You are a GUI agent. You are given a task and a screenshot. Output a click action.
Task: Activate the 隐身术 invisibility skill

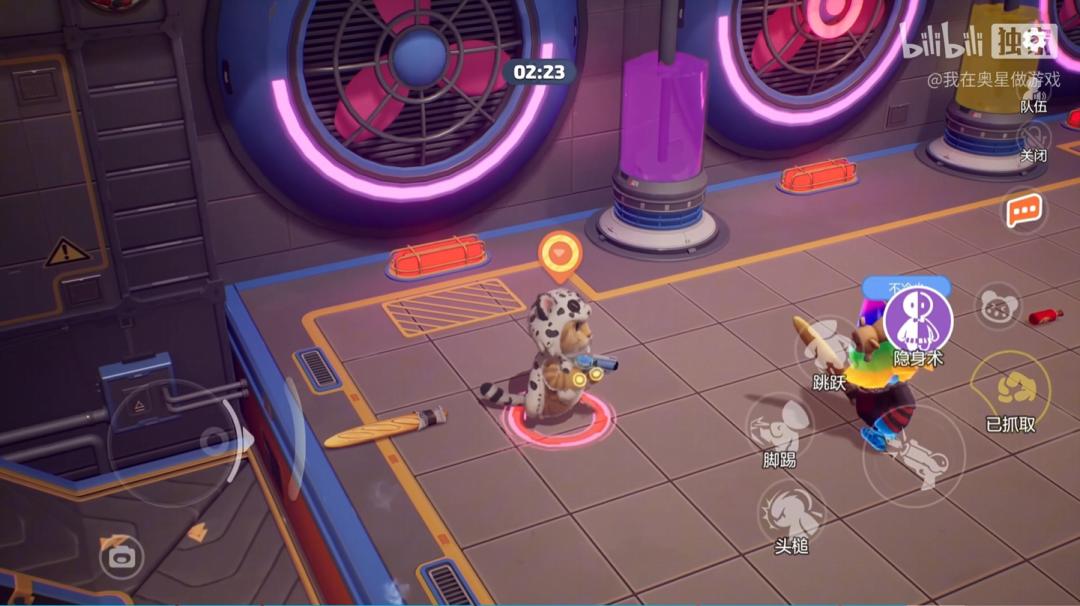[x=918, y=320]
